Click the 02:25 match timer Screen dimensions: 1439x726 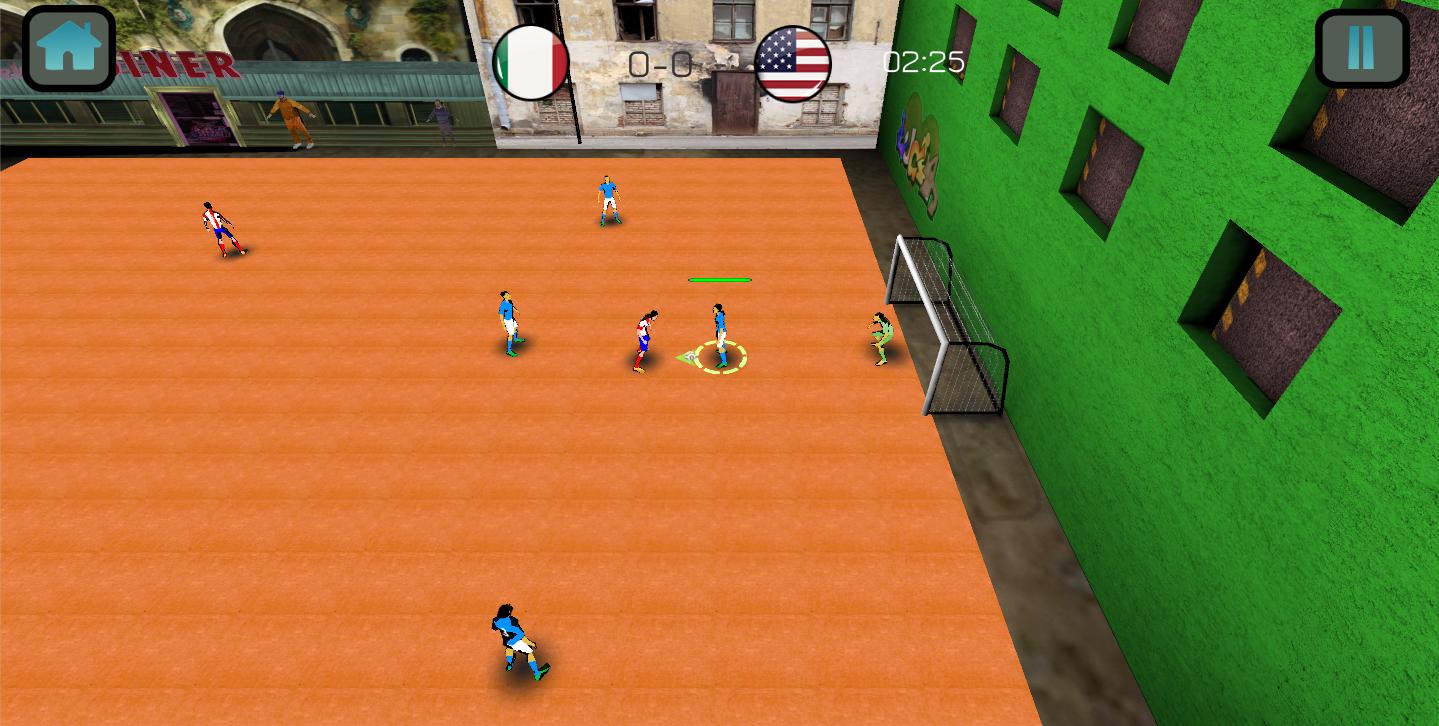[x=922, y=60]
